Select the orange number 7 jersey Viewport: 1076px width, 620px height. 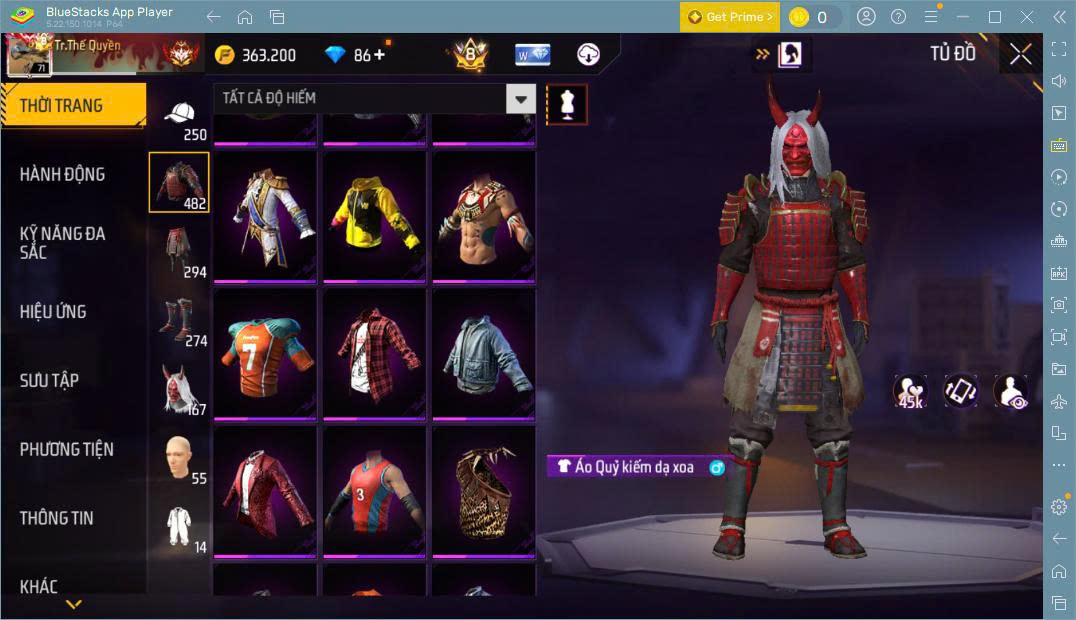[x=265, y=352]
